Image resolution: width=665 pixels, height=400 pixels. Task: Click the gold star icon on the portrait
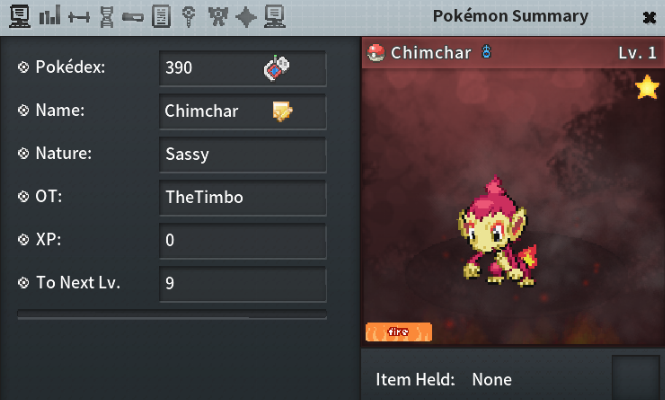coord(646,88)
